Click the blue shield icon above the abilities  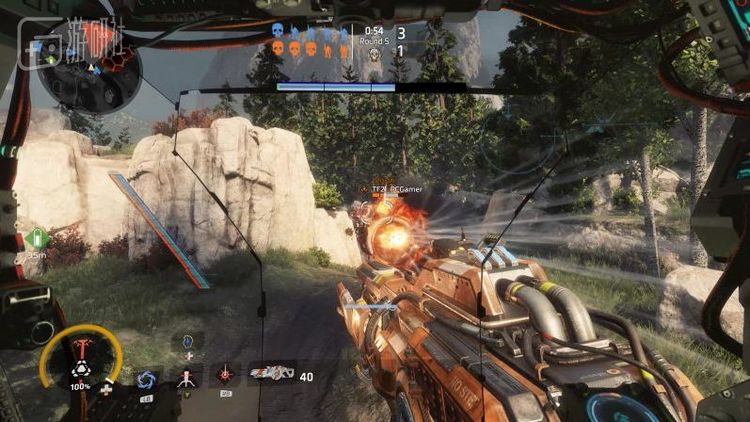coord(187,342)
